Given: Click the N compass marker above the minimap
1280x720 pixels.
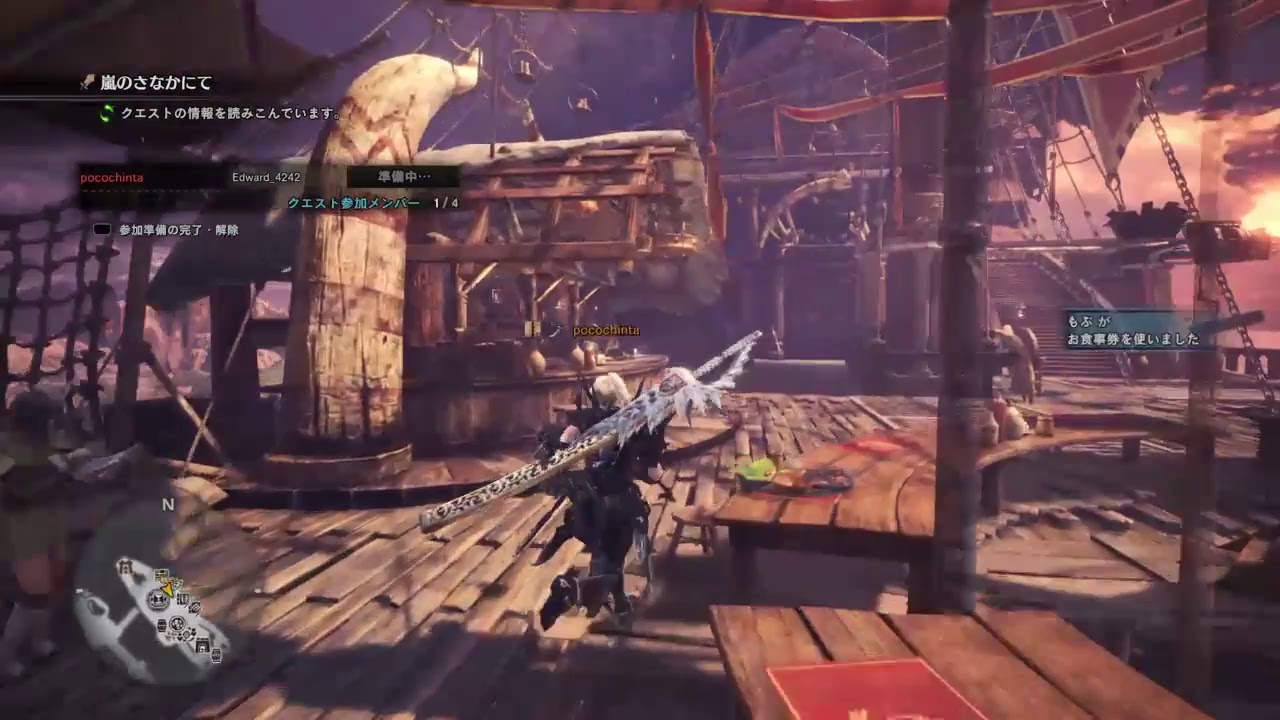Looking at the screenshot, I should [x=166, y=505].
